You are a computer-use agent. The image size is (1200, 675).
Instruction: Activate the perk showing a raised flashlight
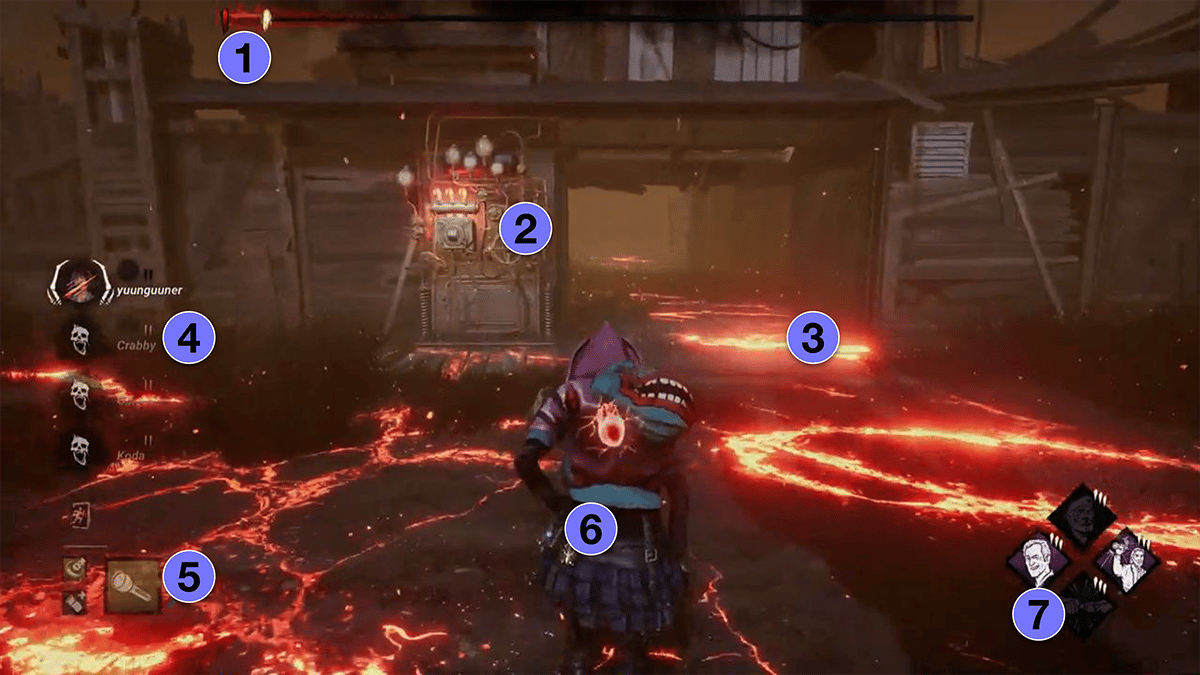(1126, 559)
